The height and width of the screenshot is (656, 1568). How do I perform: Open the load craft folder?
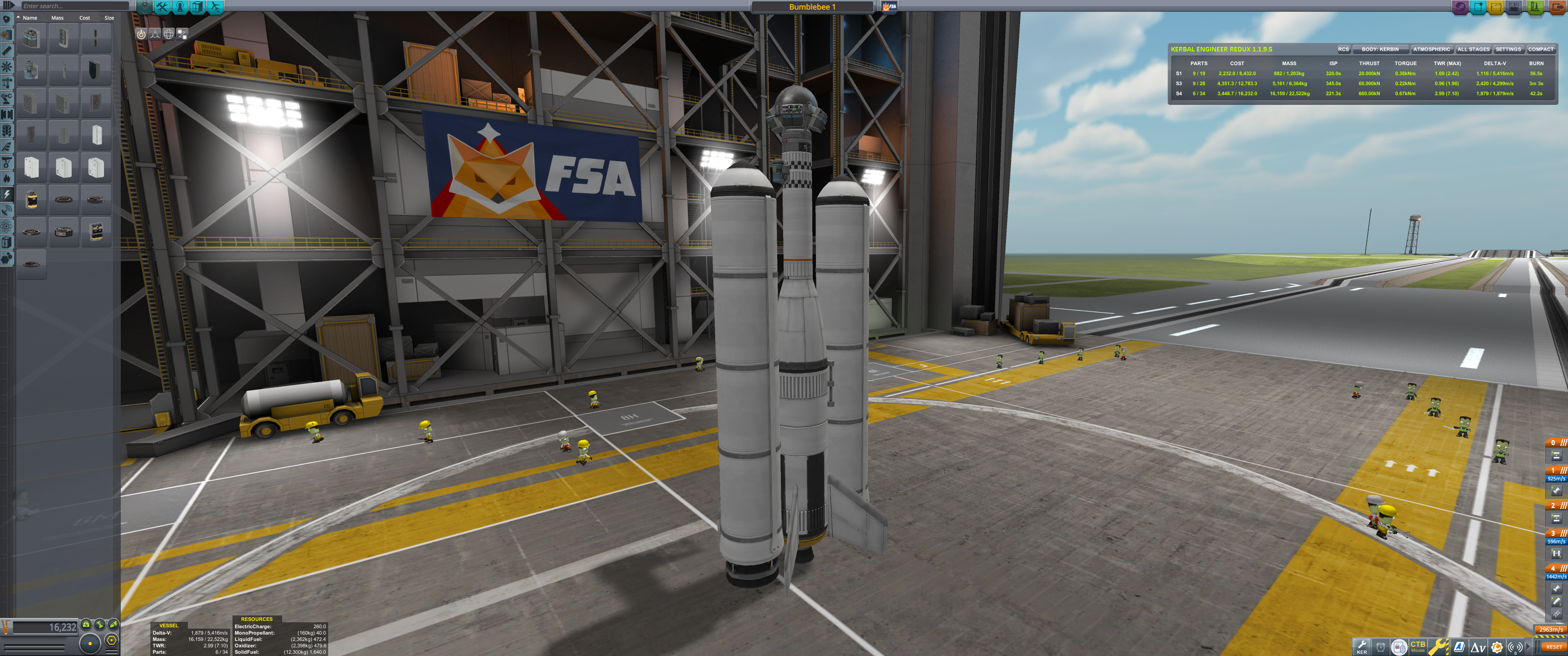point(1496,7)
